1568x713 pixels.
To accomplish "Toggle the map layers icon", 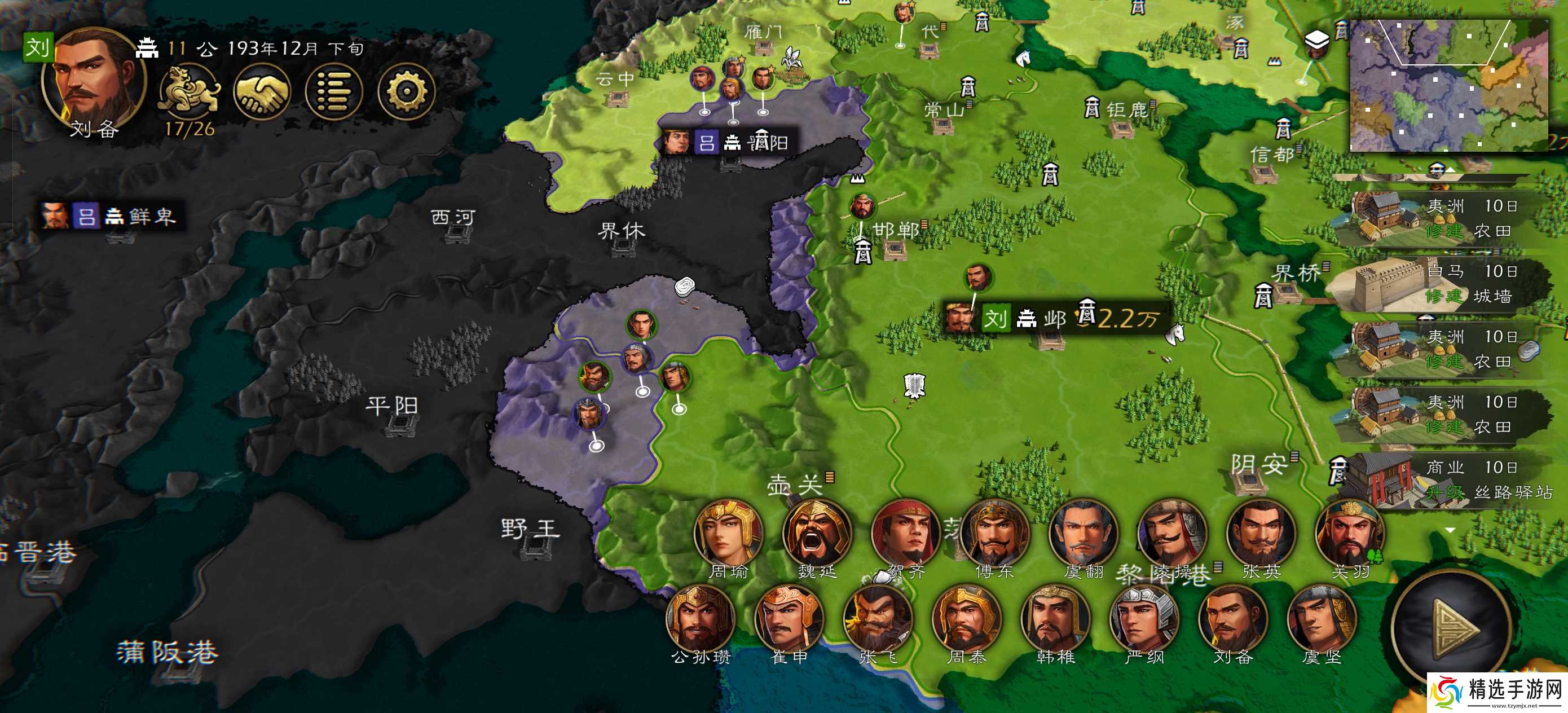I will point(1316,41).
